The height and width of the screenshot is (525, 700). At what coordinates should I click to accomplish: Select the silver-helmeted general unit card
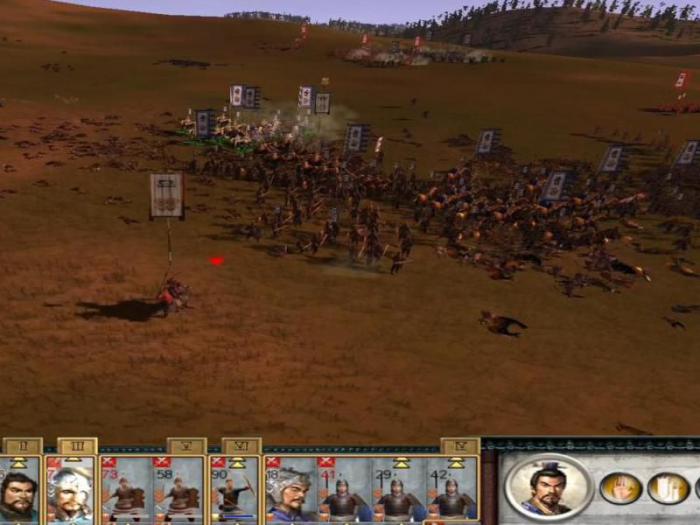[x=72, y=490]
